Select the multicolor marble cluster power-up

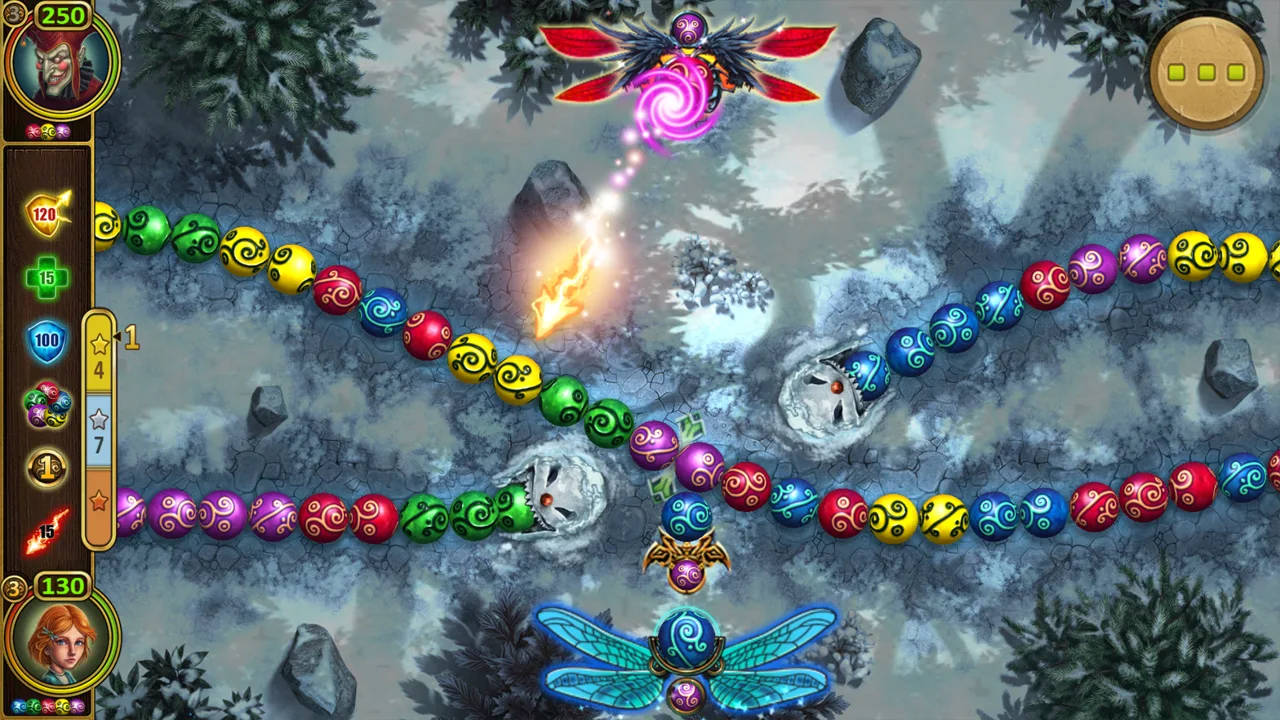pos(47,404)
